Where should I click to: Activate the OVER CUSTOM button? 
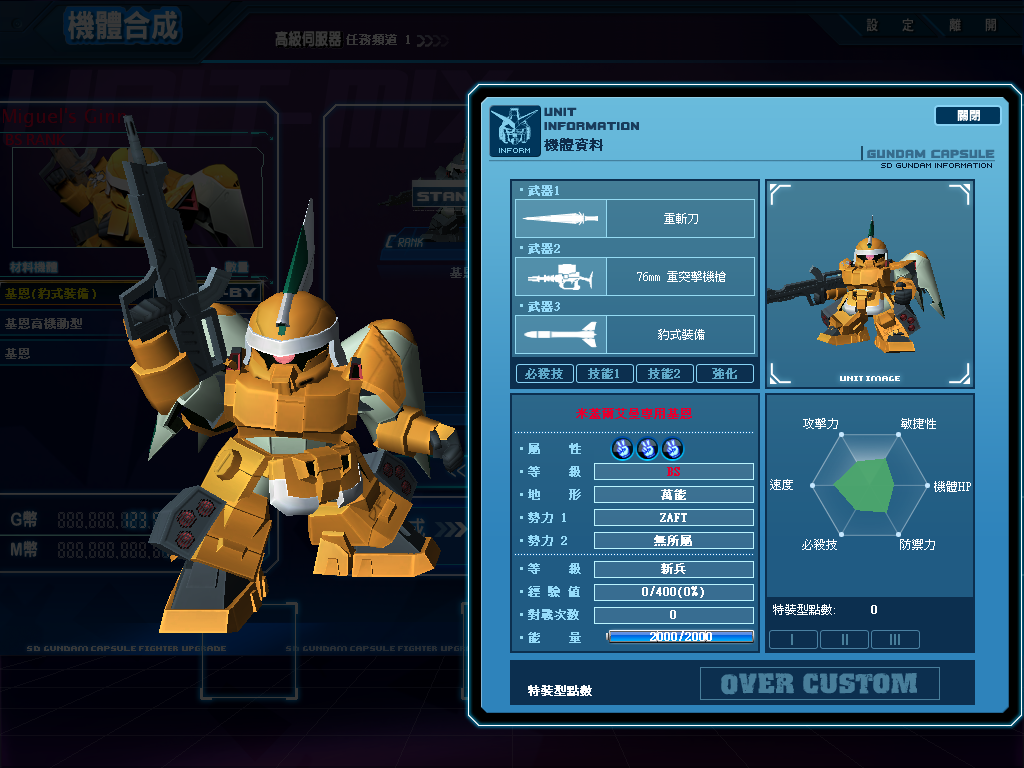[819, 684]
